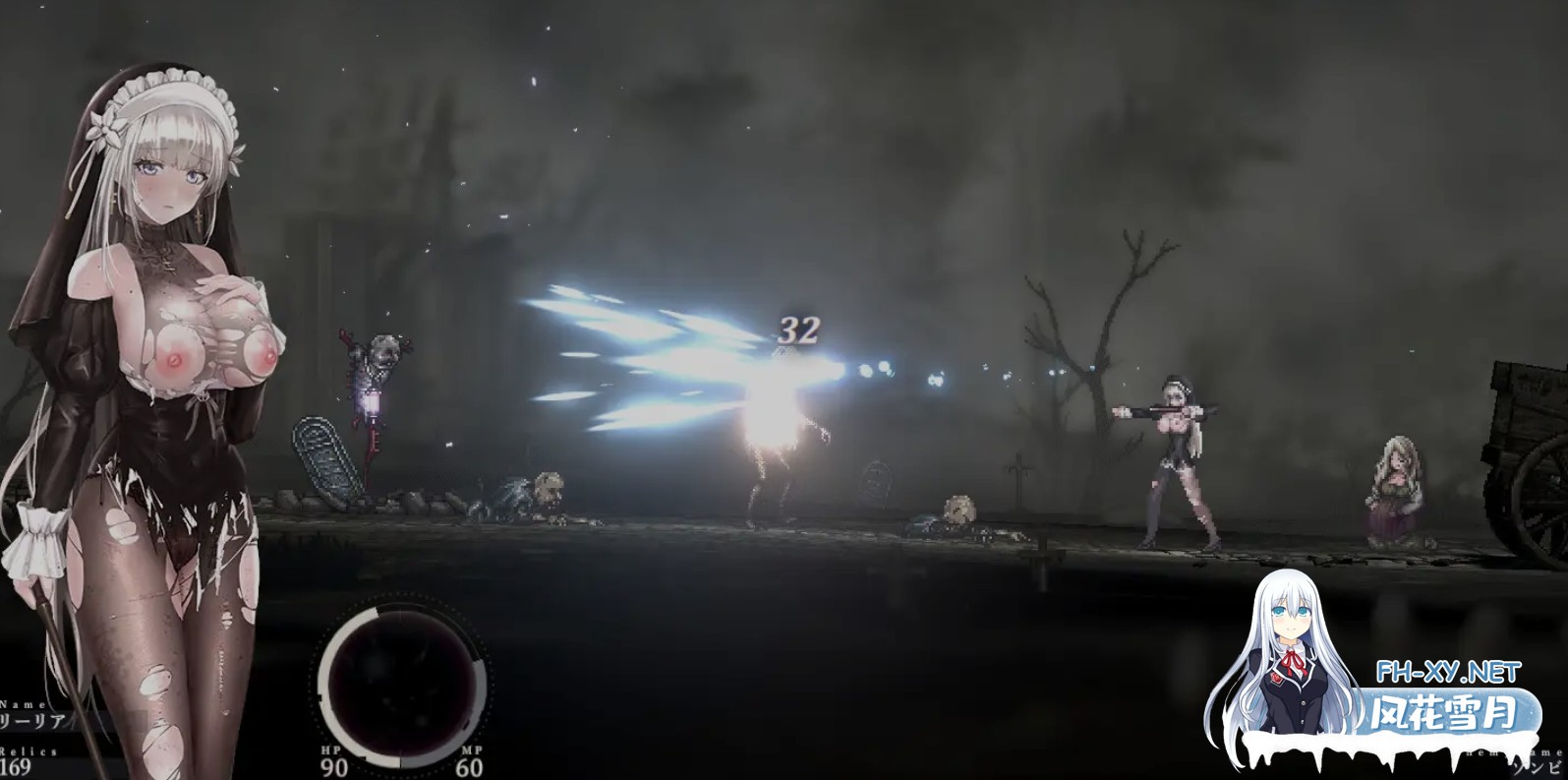Select the pixel heroine firing her gun

(1175, 452)
